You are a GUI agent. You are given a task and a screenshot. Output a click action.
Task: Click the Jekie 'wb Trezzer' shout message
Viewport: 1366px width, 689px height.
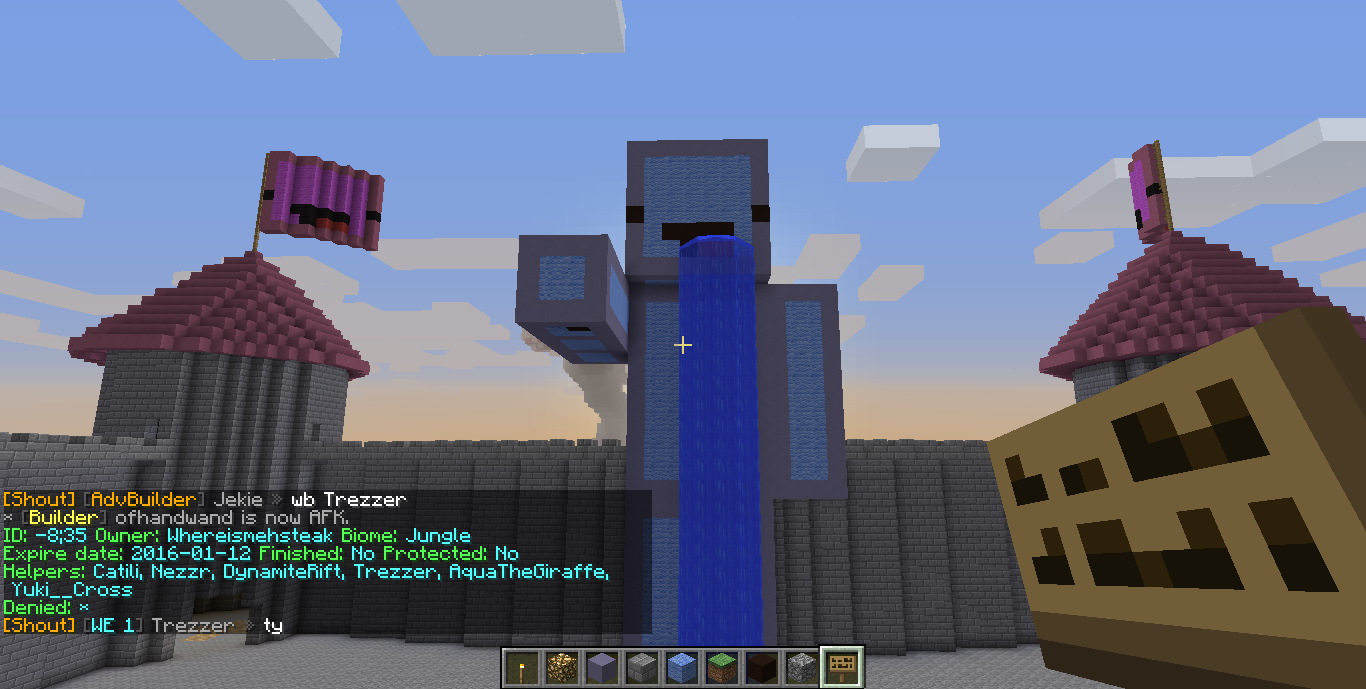(204, 499)
